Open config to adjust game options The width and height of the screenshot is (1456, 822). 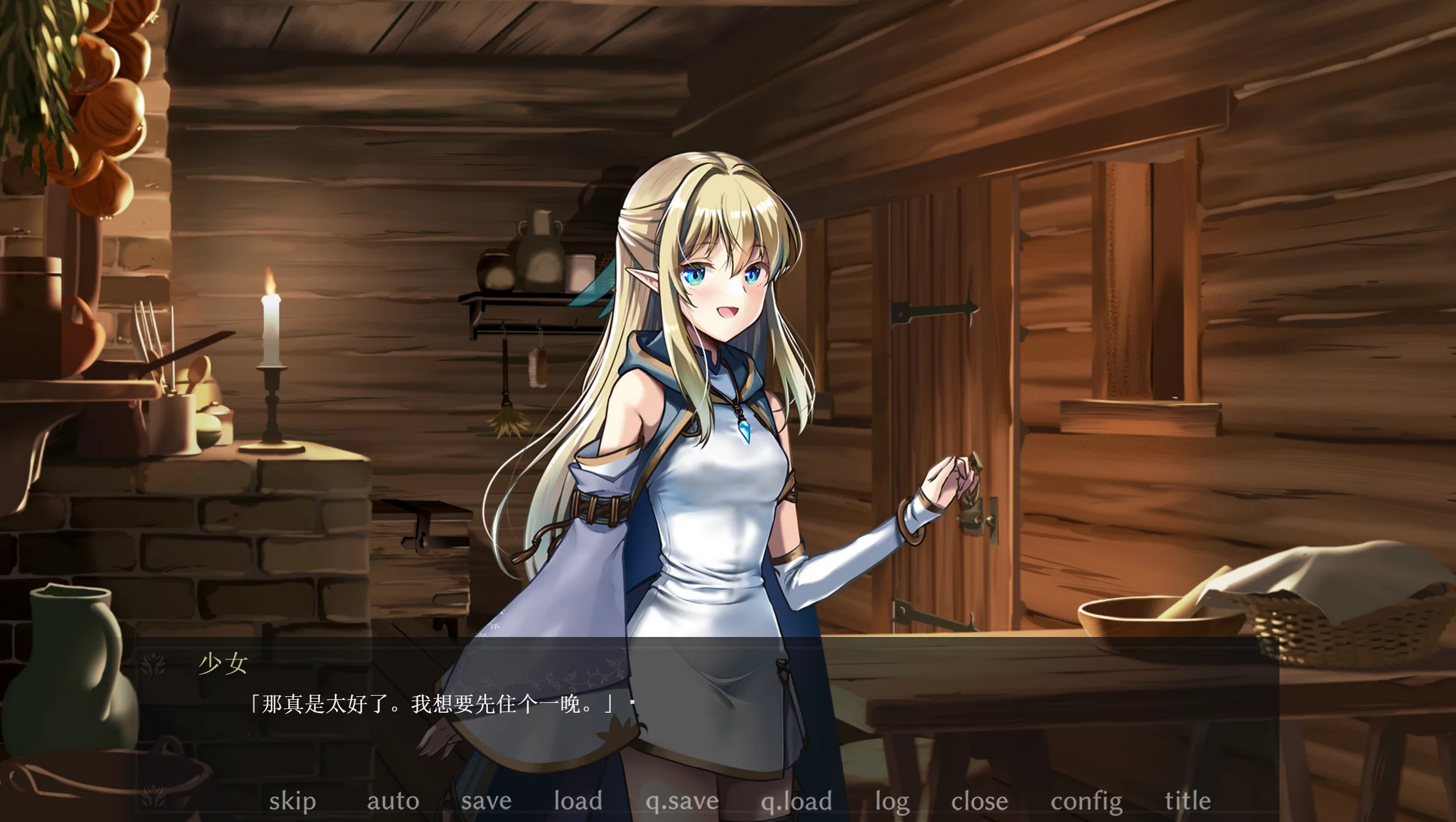1085,801
